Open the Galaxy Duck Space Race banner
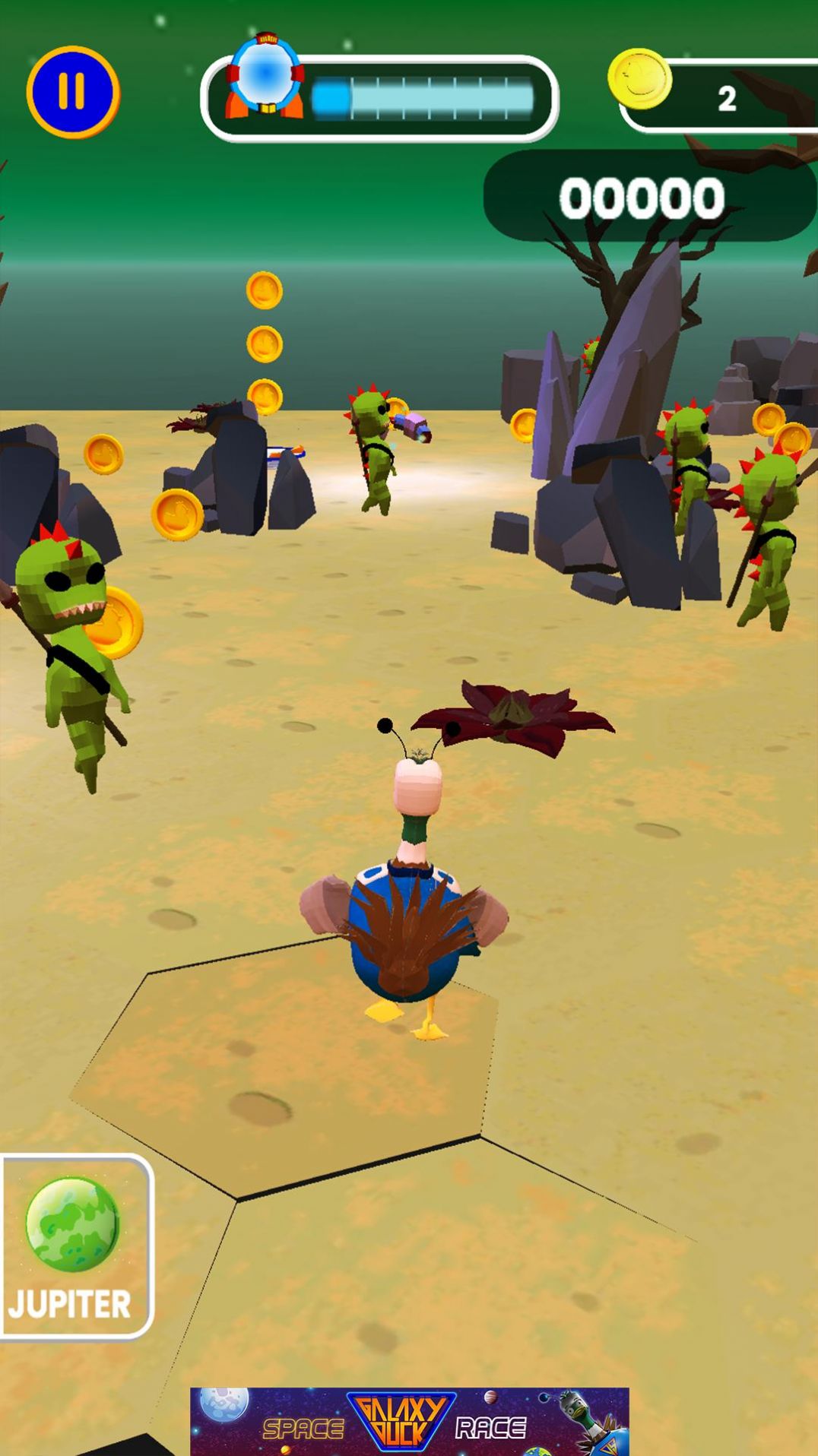This screenshot has height=1456, width=818. click(409, 1420)
